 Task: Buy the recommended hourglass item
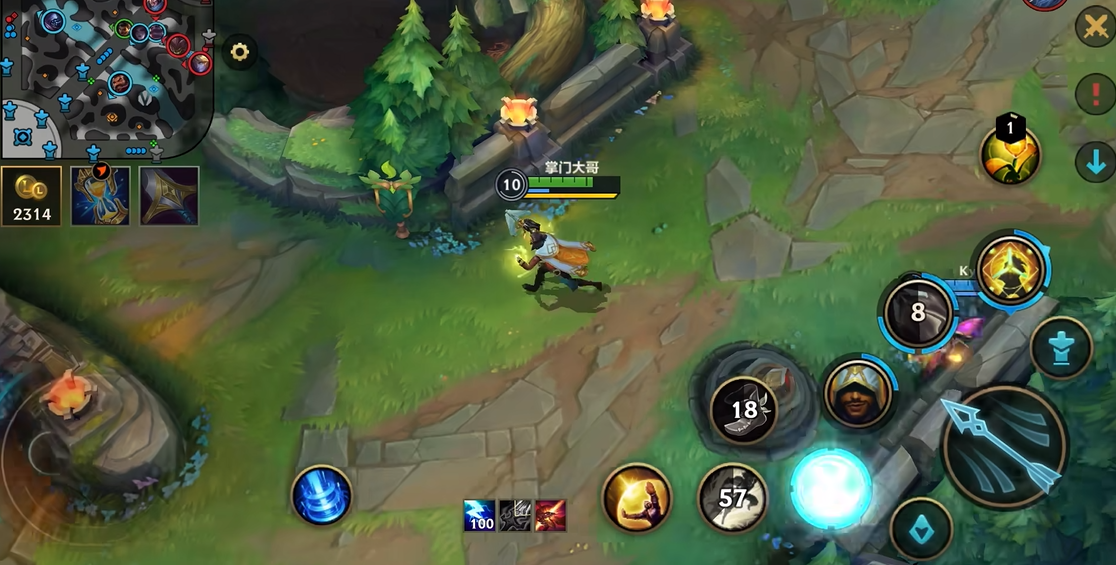[x=100, y=196]
